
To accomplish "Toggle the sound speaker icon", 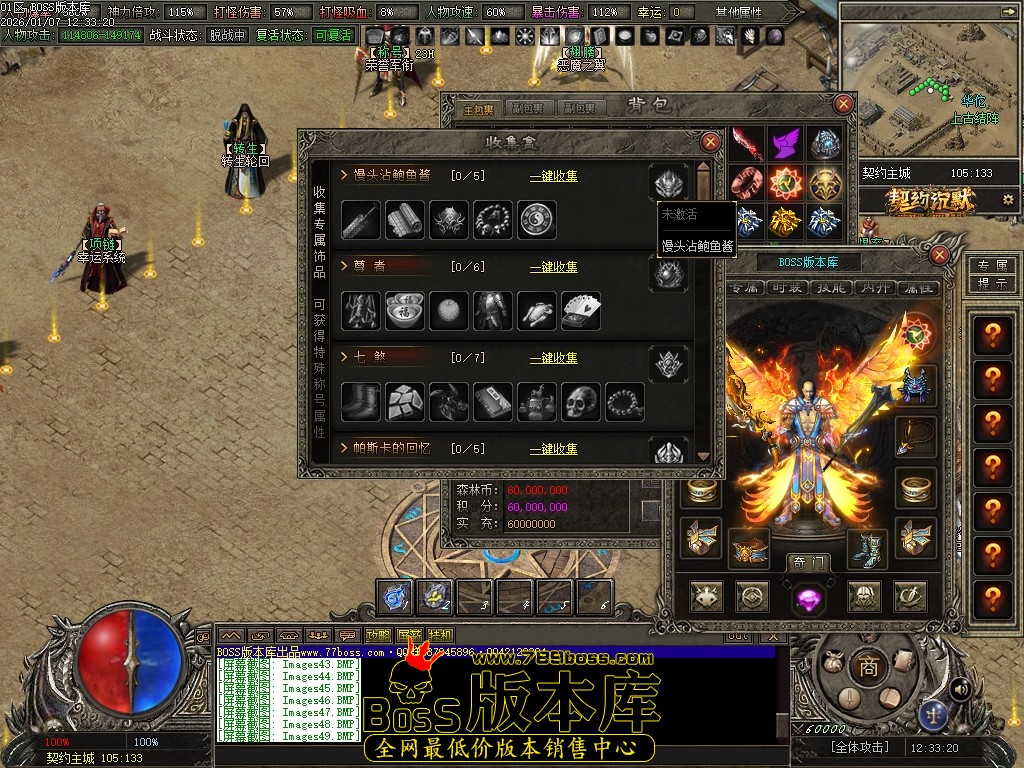I will tap(960, 689).
